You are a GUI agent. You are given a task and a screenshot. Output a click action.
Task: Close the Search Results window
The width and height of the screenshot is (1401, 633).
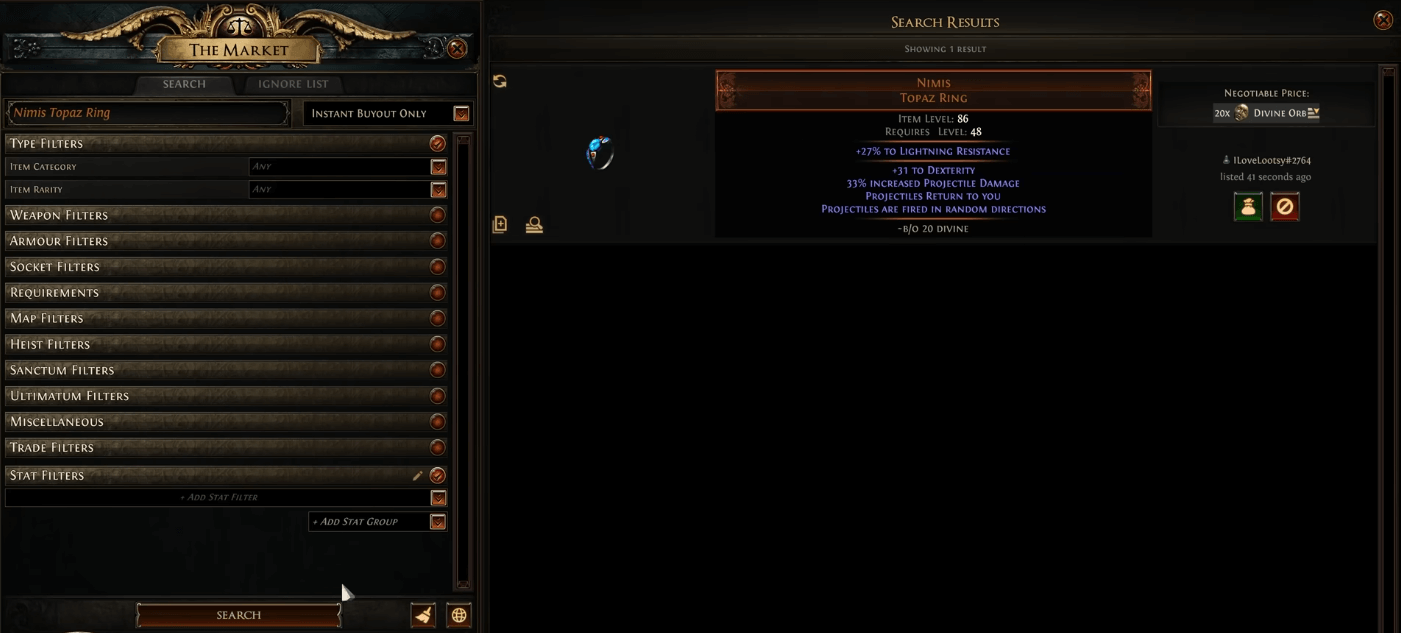tap(1383, 20)
